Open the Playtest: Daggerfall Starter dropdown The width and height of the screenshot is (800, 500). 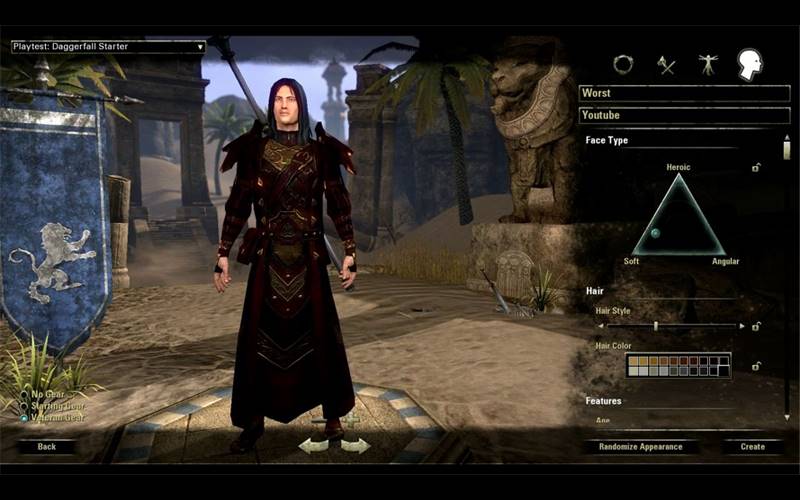108,46
